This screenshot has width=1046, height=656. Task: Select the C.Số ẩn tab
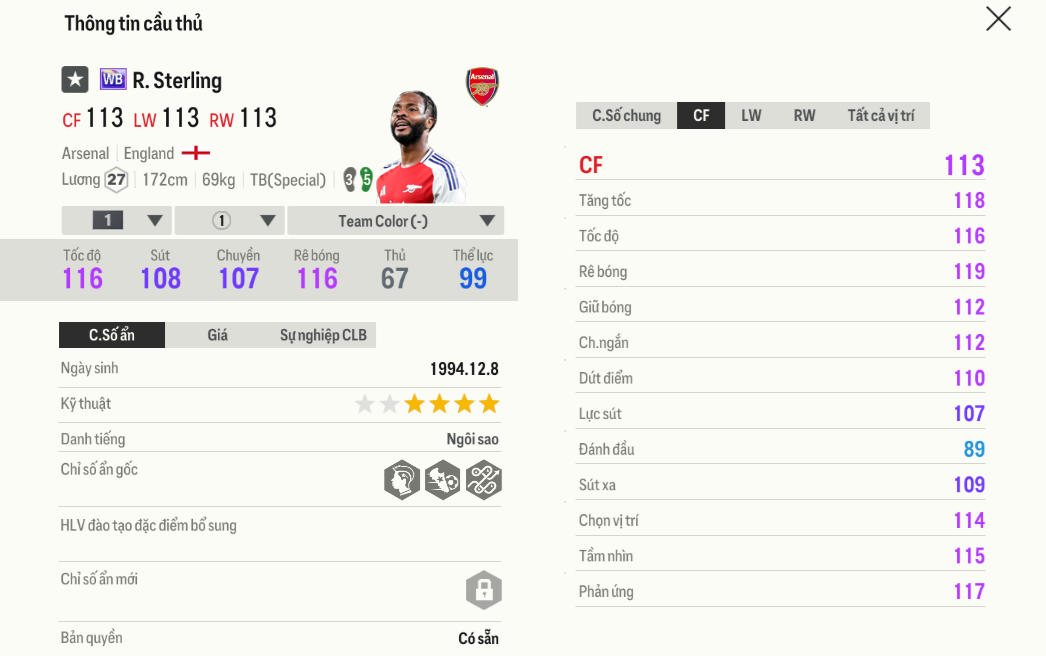[112, 335]
